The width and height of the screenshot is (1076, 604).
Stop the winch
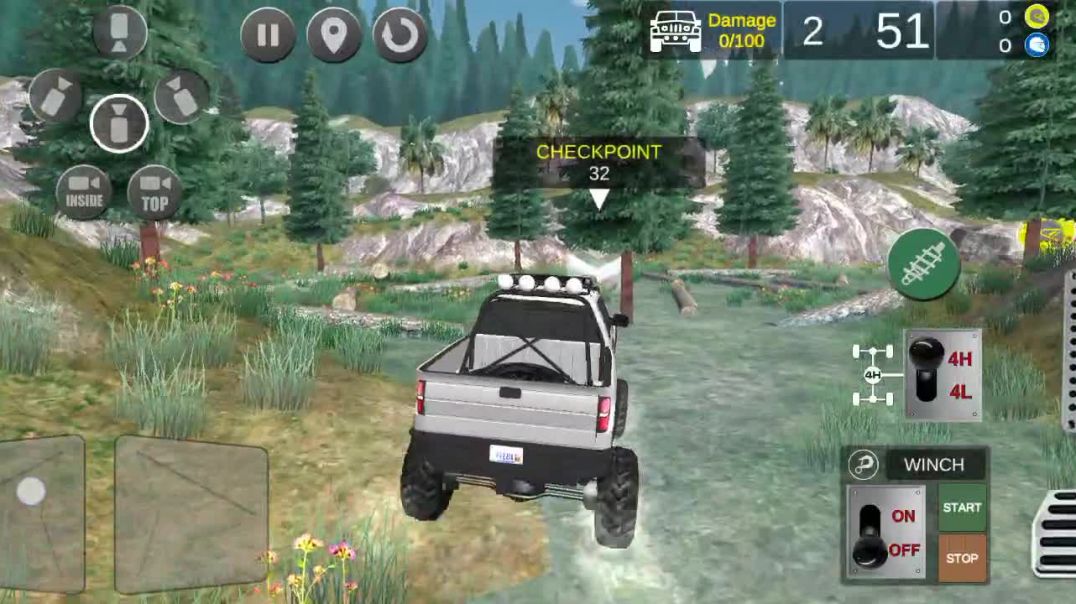click(x=962, y=557)
